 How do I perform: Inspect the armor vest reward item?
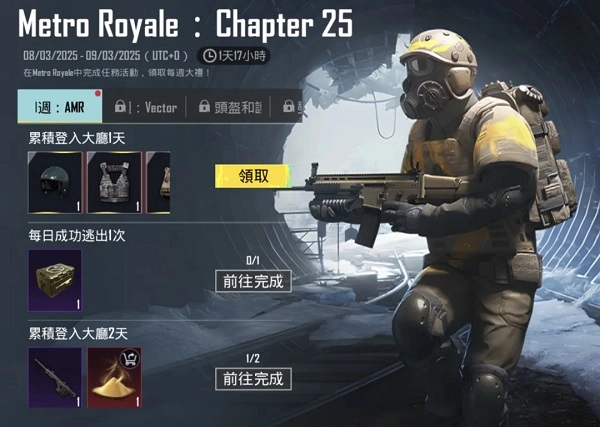point(113,182)
